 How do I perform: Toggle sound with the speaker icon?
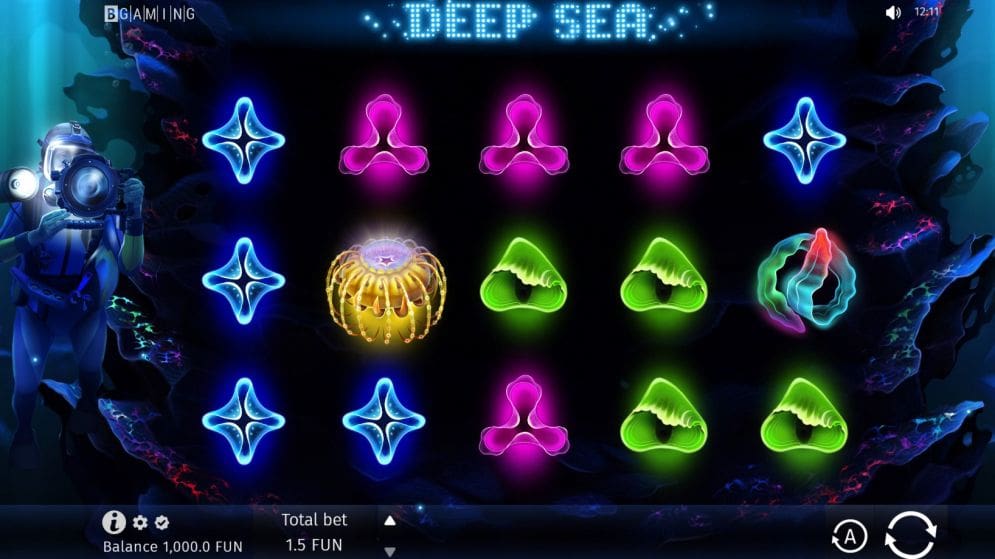(893, 13)
